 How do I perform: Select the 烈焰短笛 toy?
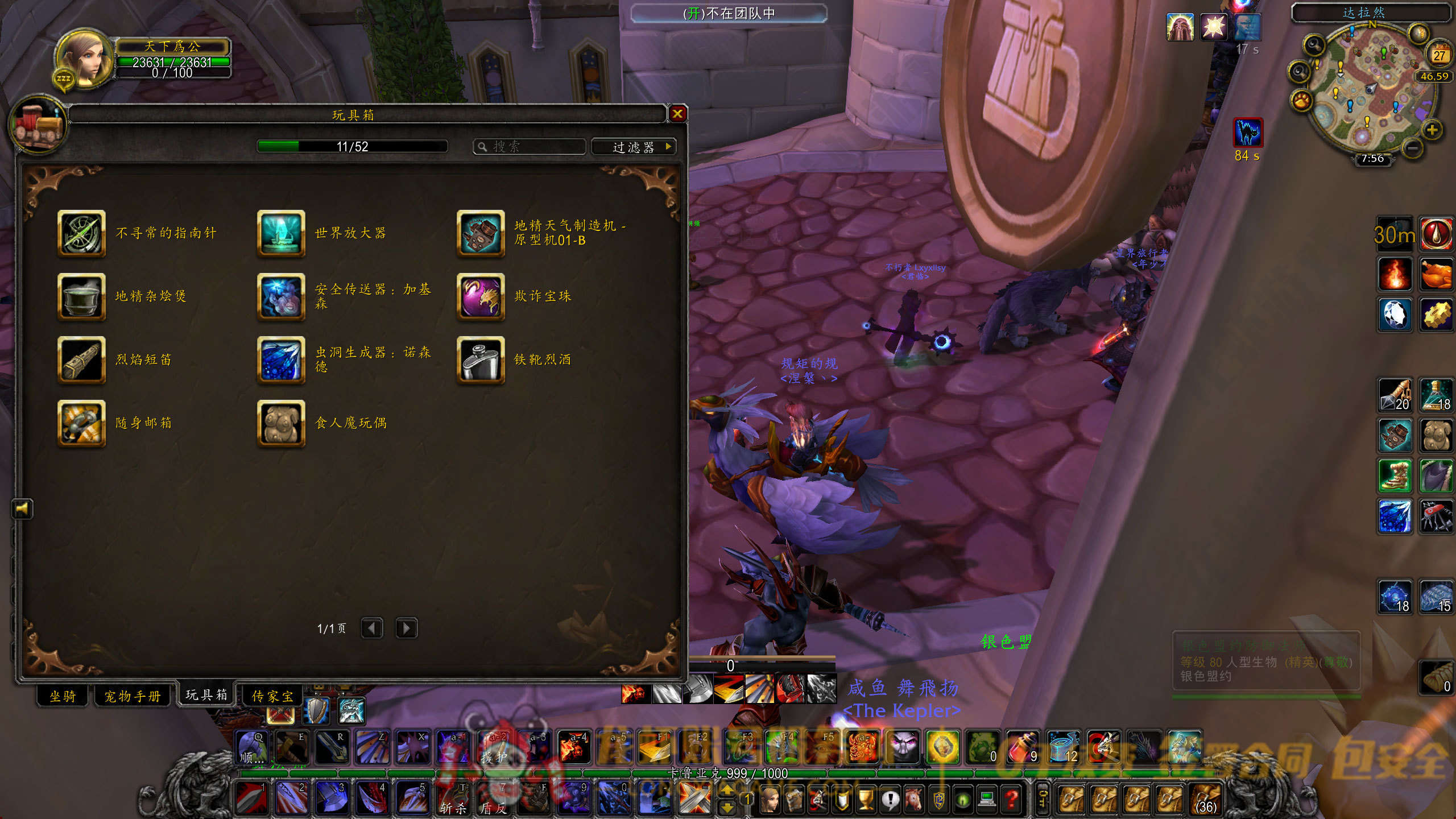[81, 360]
